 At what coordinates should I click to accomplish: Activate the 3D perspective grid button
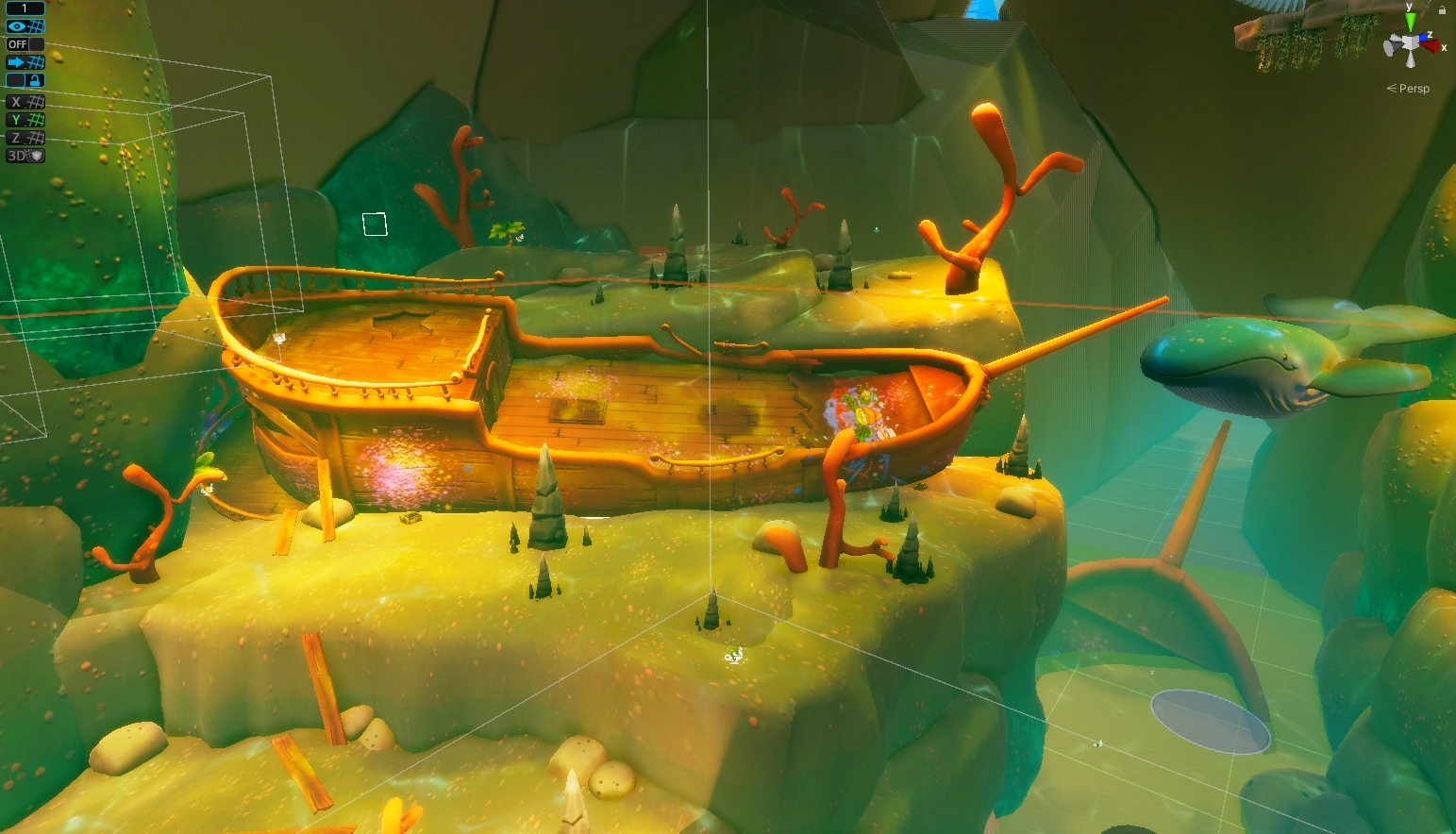coord(25,156)
